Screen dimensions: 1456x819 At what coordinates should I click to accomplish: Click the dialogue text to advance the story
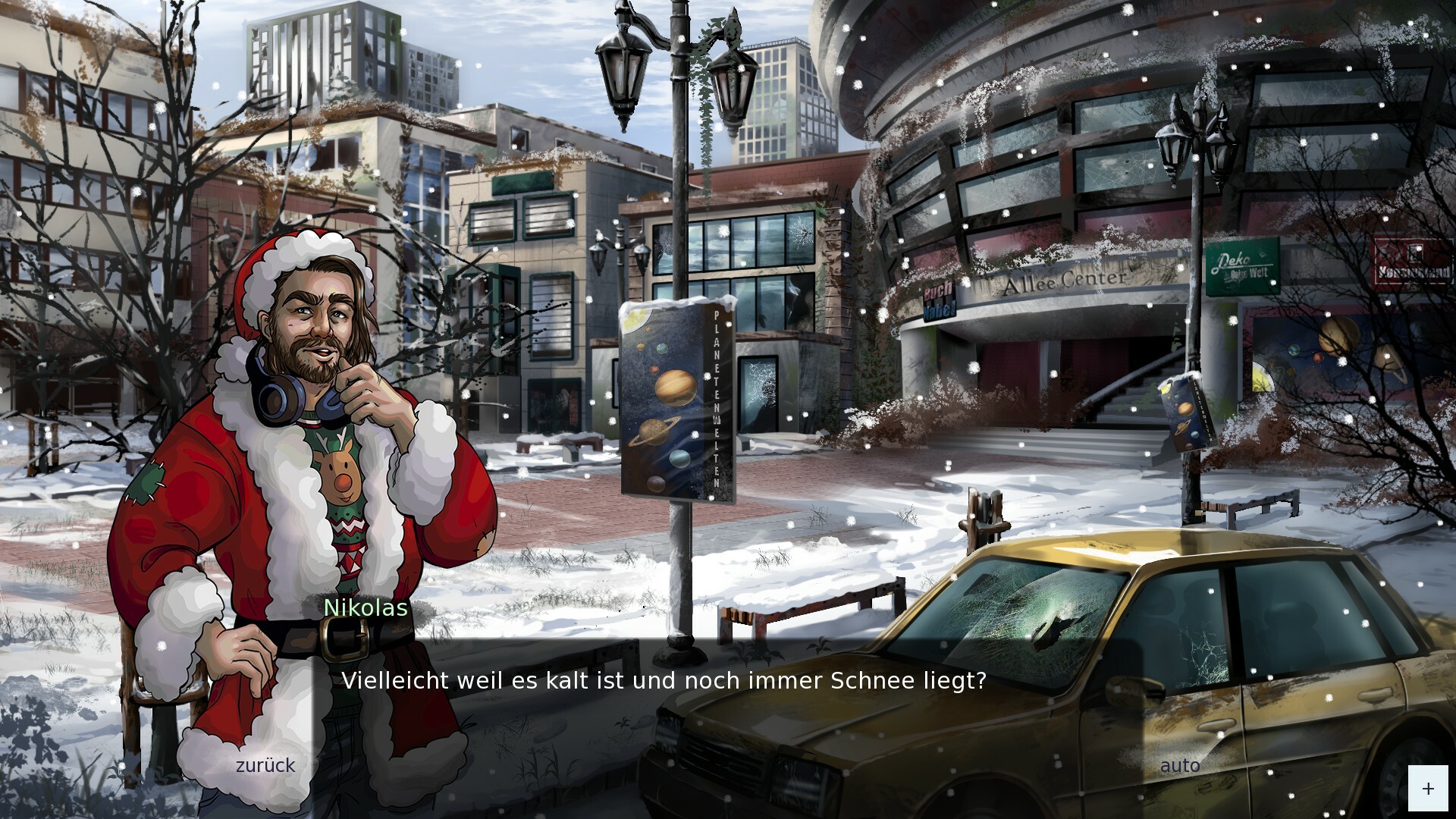664,681
